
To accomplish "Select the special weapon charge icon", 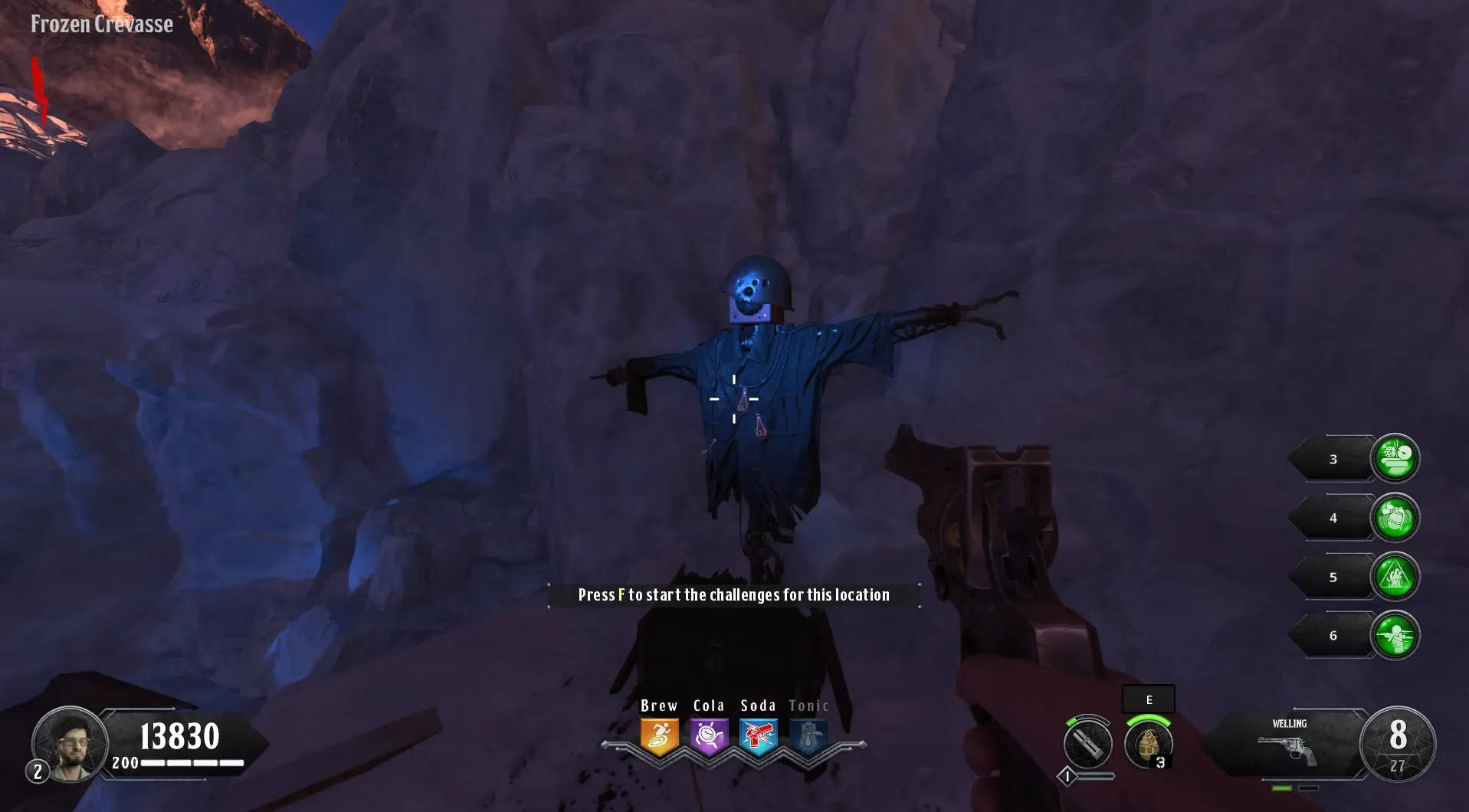I will pos(1087,744).
